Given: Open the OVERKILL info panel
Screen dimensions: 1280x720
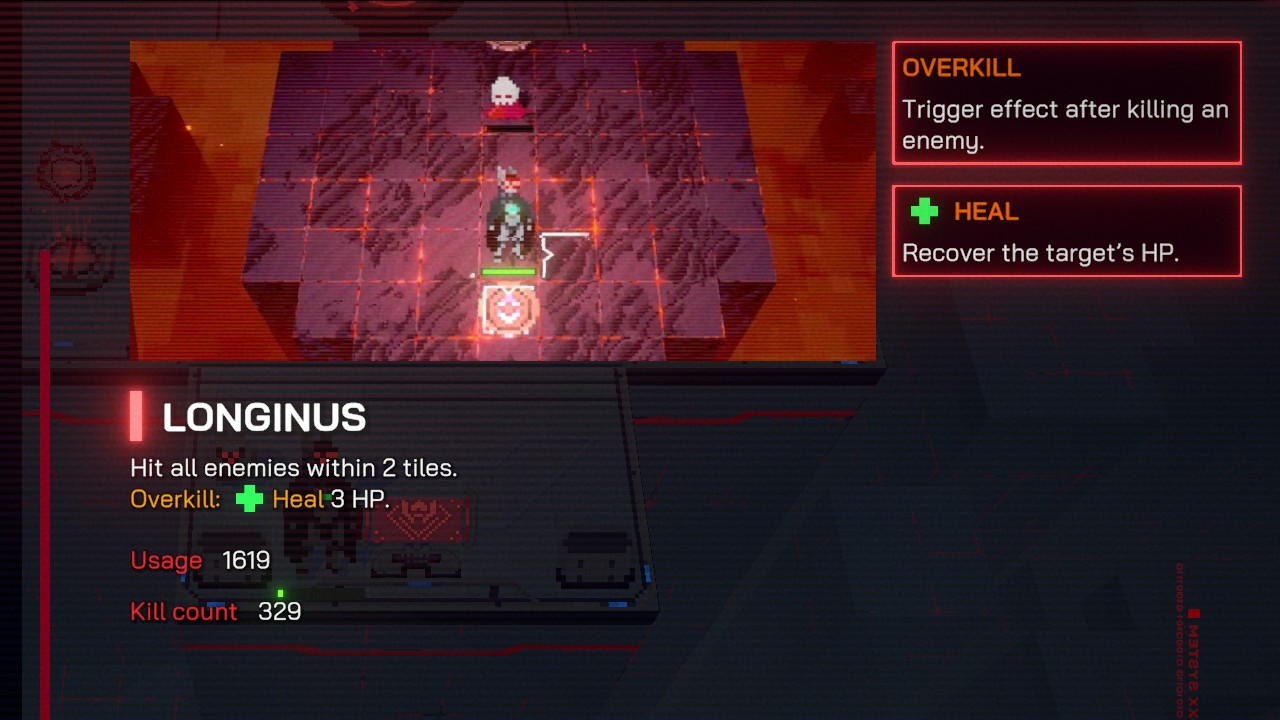Looking at the screenshot, I should [x=1066, y=102].
